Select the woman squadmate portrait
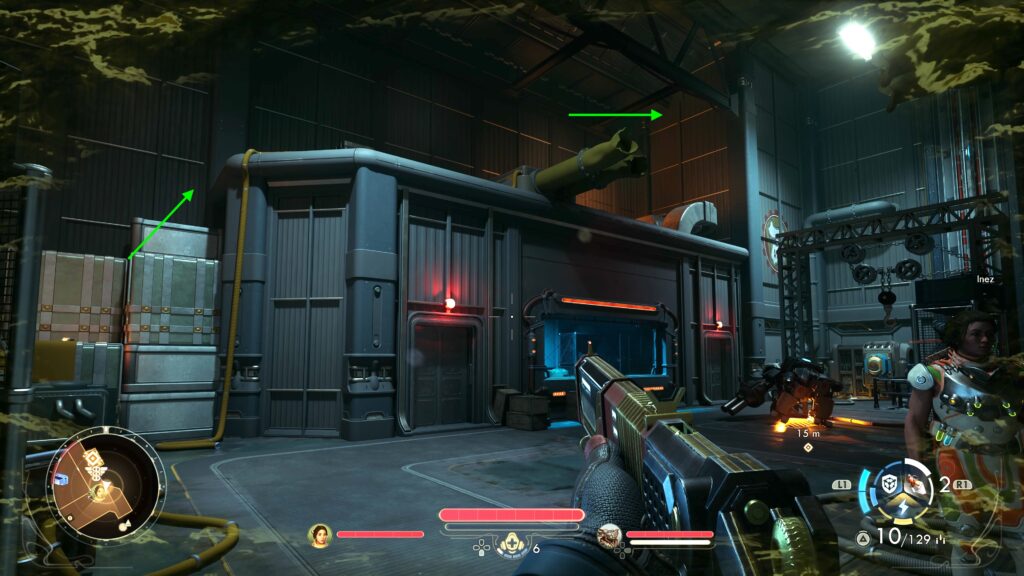The image size is (1024, 576). coord(320,535)
